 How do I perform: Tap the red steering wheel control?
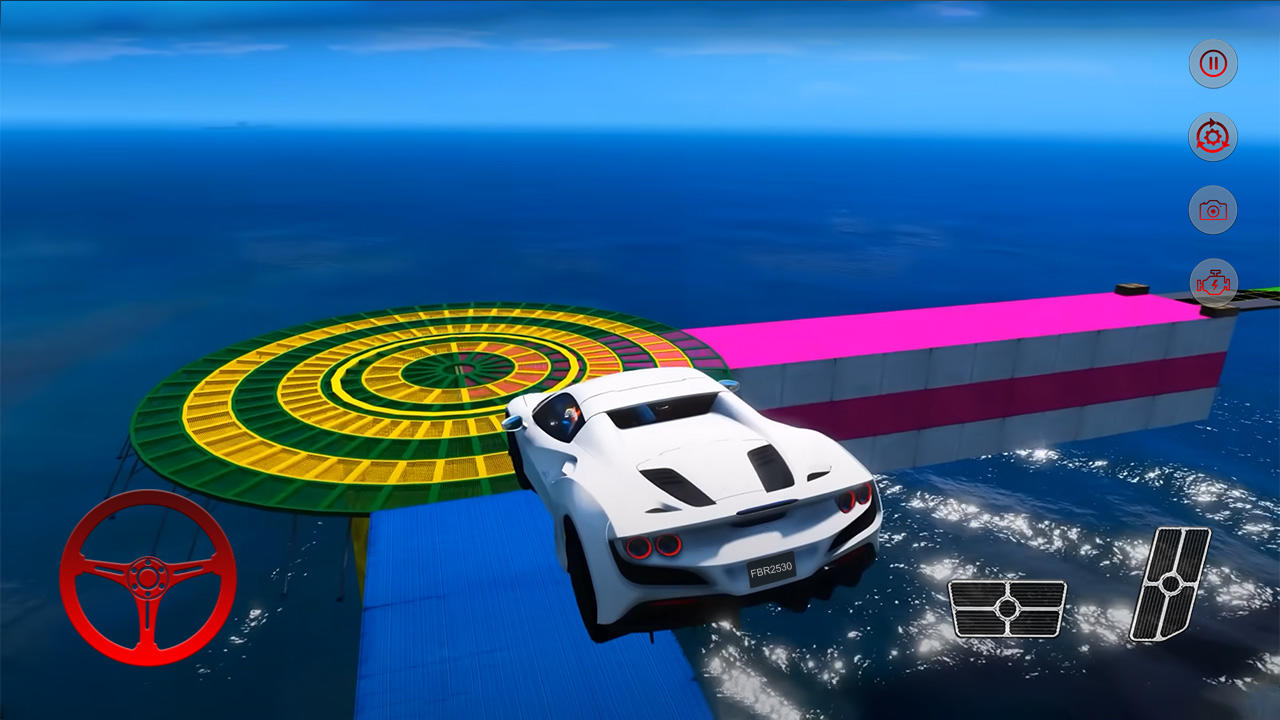pos(148,578)
